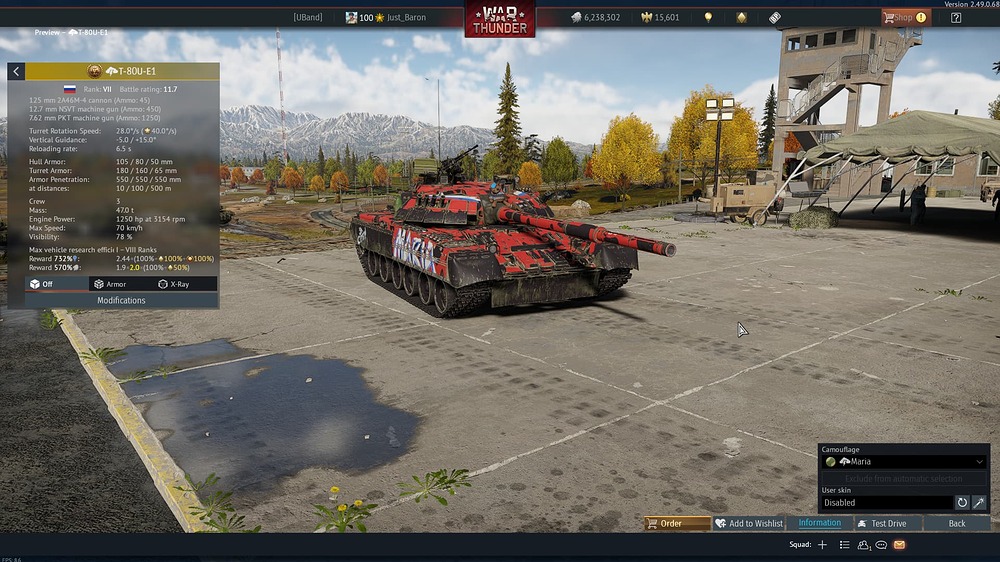
Task: Switch to the X-Ray view
Action: (x=173, y=284)
